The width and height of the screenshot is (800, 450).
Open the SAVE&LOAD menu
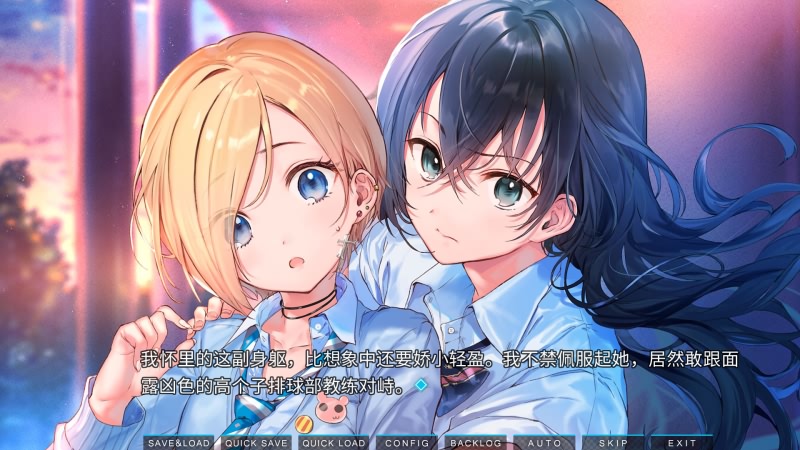coord(179,442)
